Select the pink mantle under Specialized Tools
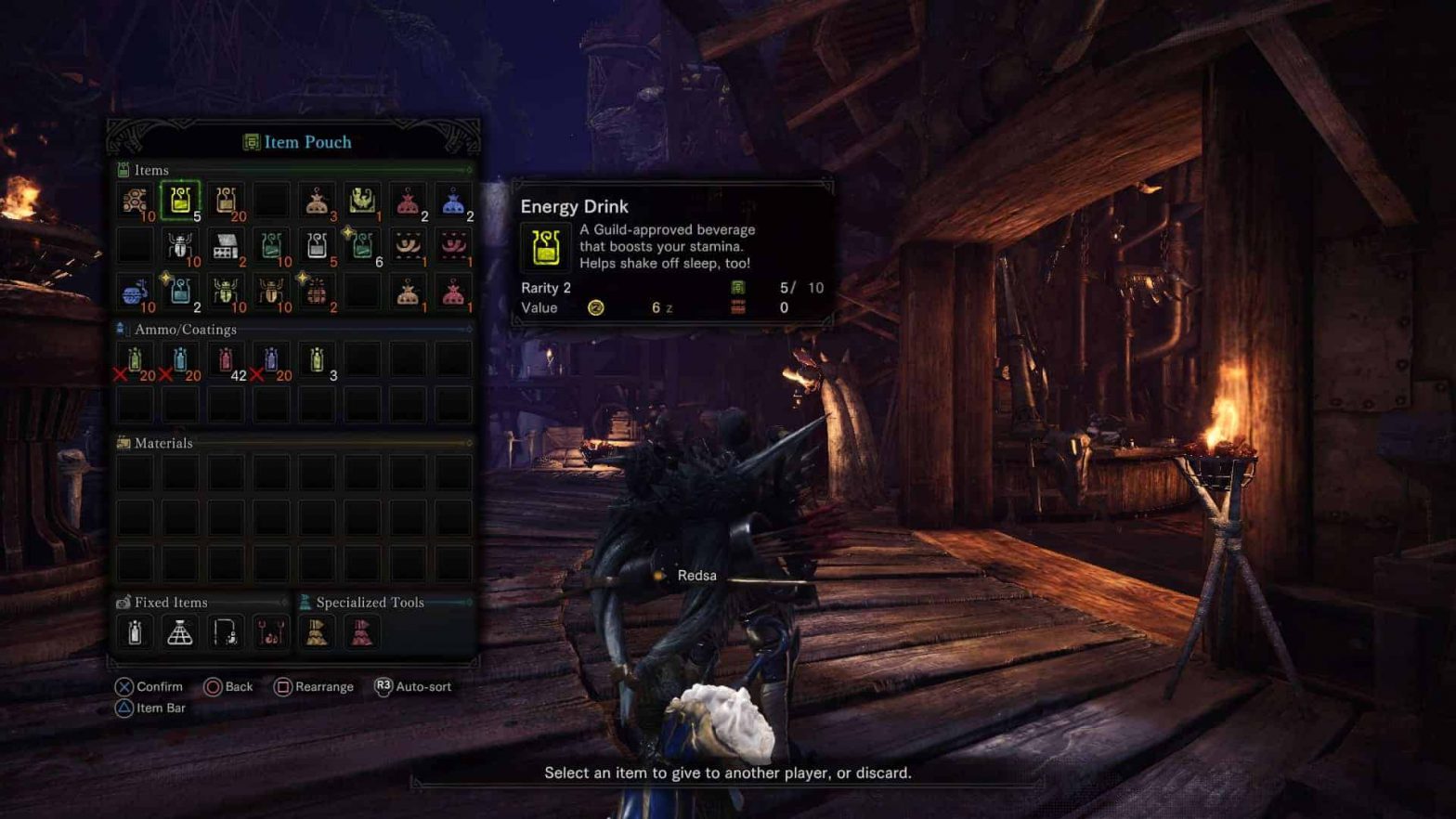The width and height of the screenshot is (1456, 819). 362,631
